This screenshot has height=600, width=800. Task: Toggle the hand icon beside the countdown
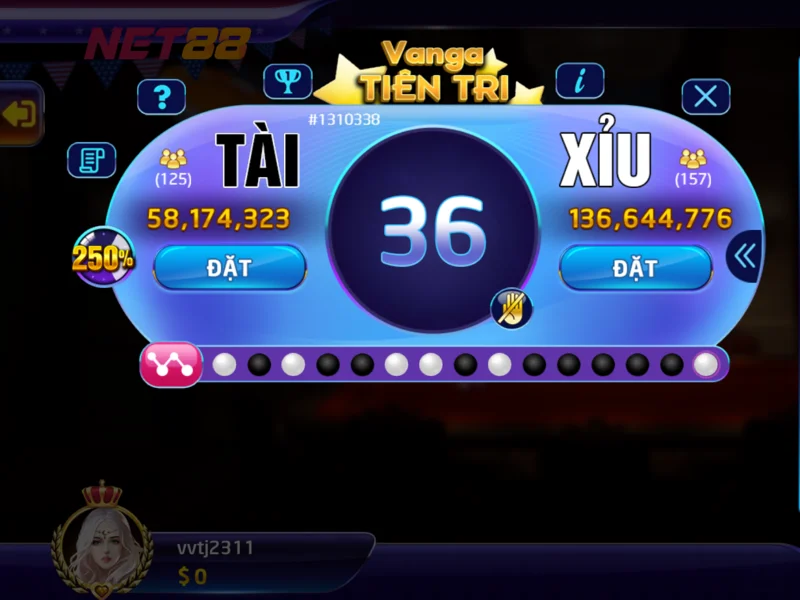click(x=512, y=307)
